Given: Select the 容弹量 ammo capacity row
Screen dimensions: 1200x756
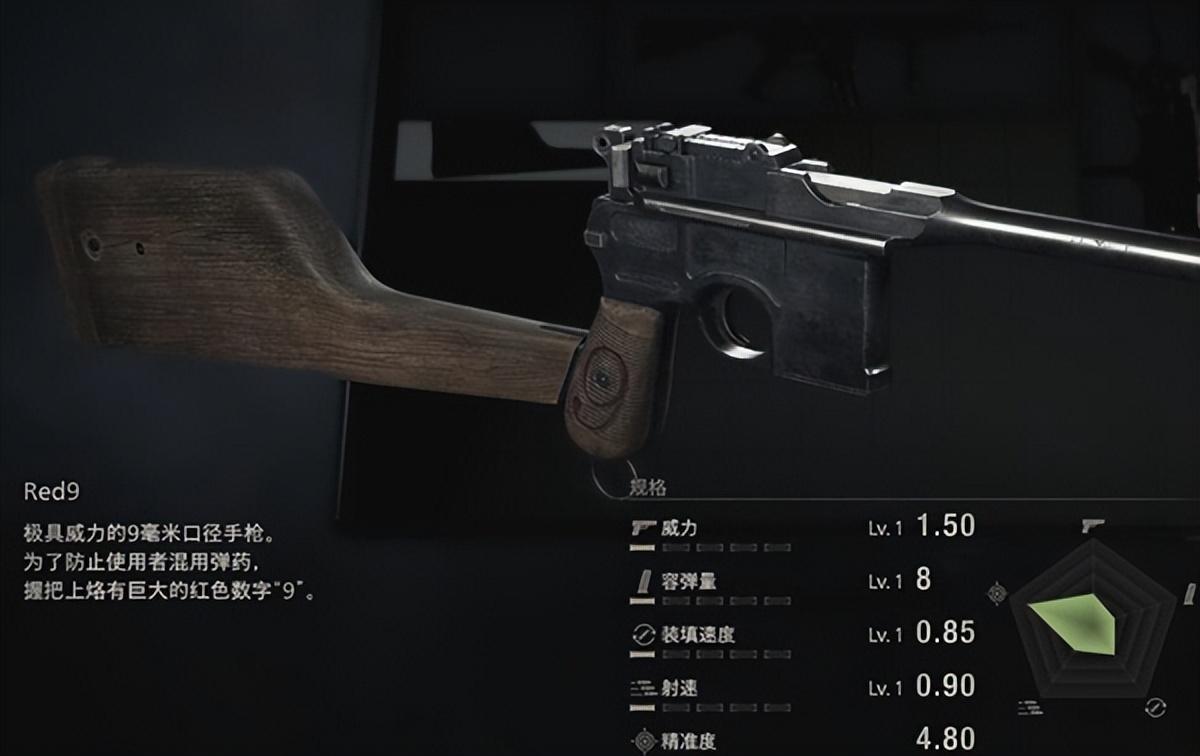Looking at the screenshot, I should pyautogui.click(x=687, y=581).
